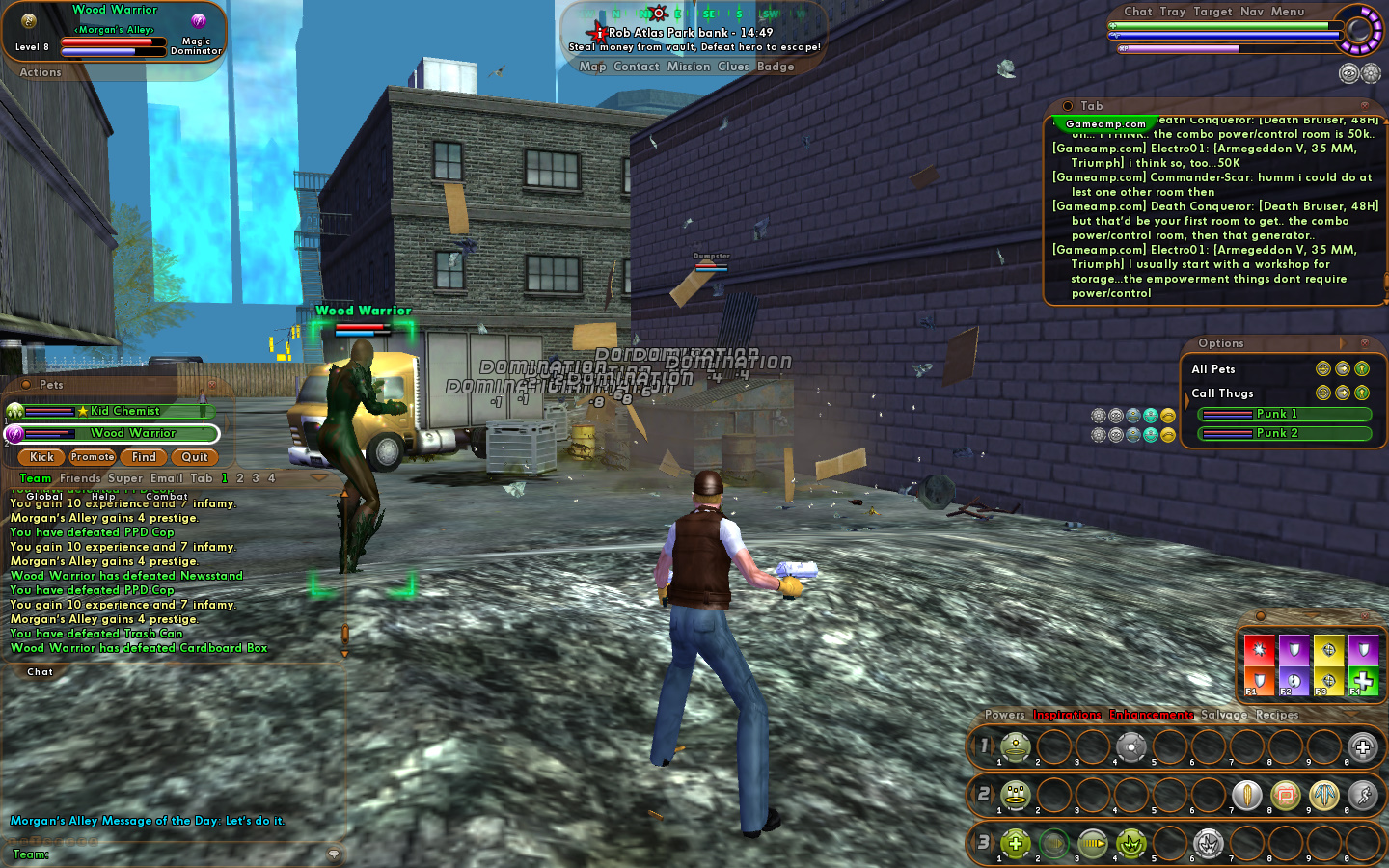Viewport: 1389px width, 868px height.
Task: Toggle the Tray window from the top bar
Action: pos(1173,12)
